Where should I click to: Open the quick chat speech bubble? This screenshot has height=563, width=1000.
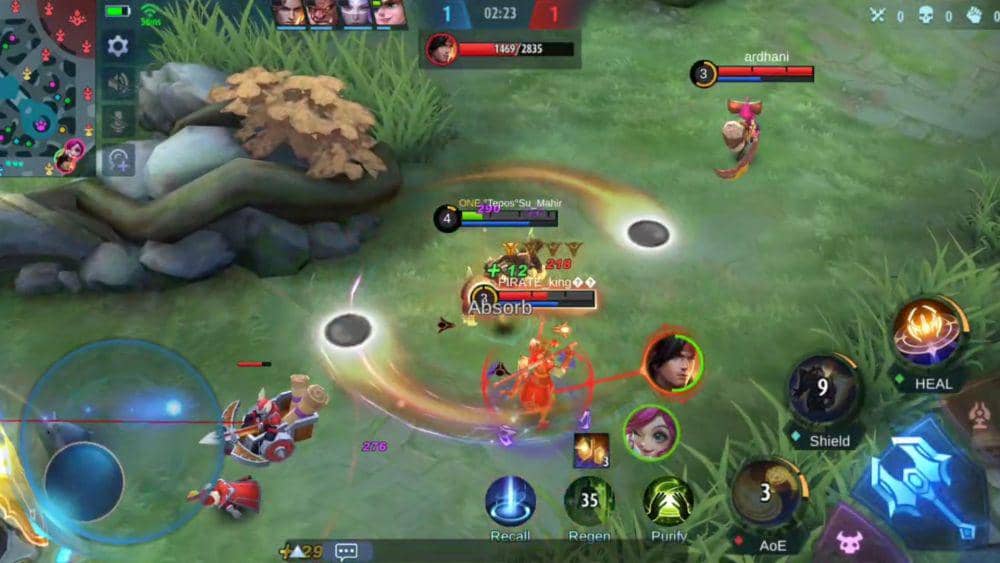pos(347,551)
